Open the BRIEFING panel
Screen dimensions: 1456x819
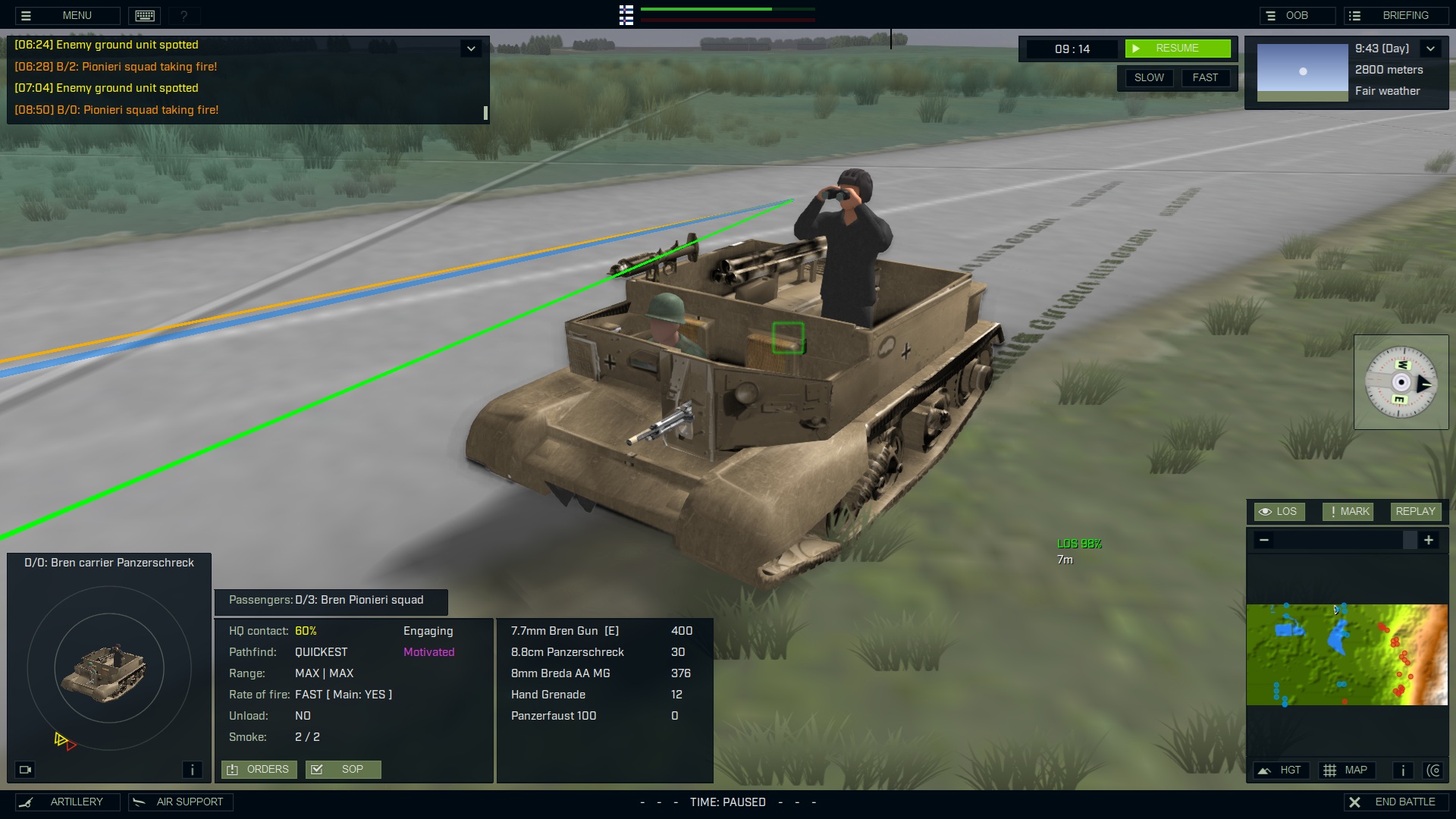[1395, 14]
